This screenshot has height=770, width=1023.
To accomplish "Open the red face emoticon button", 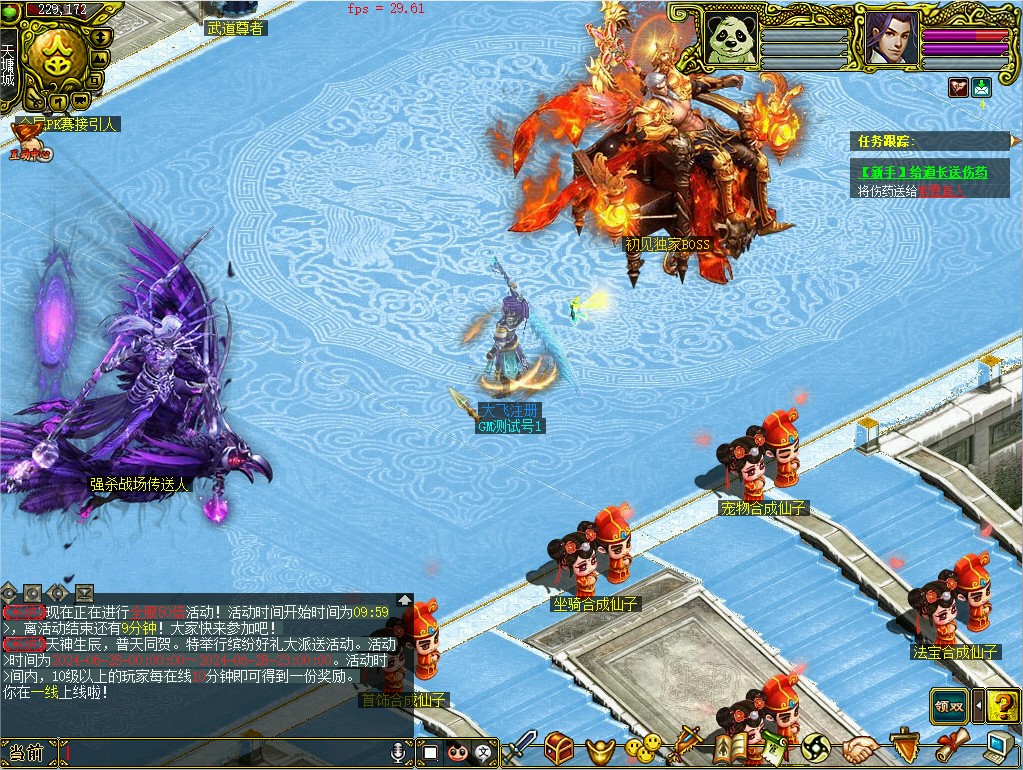I will (x=457, y=752).
